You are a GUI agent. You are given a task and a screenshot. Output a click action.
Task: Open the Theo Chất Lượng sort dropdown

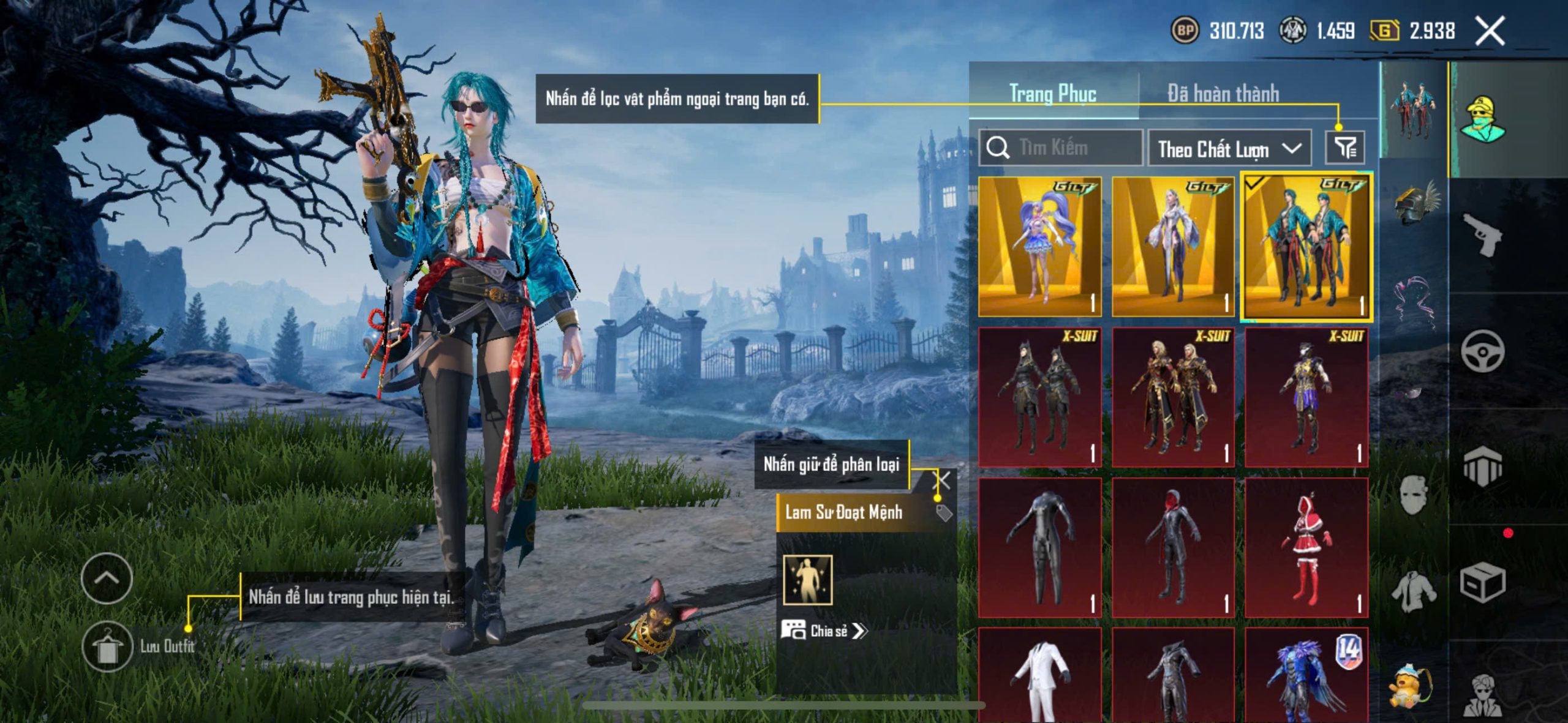(x=1229, y=149)
